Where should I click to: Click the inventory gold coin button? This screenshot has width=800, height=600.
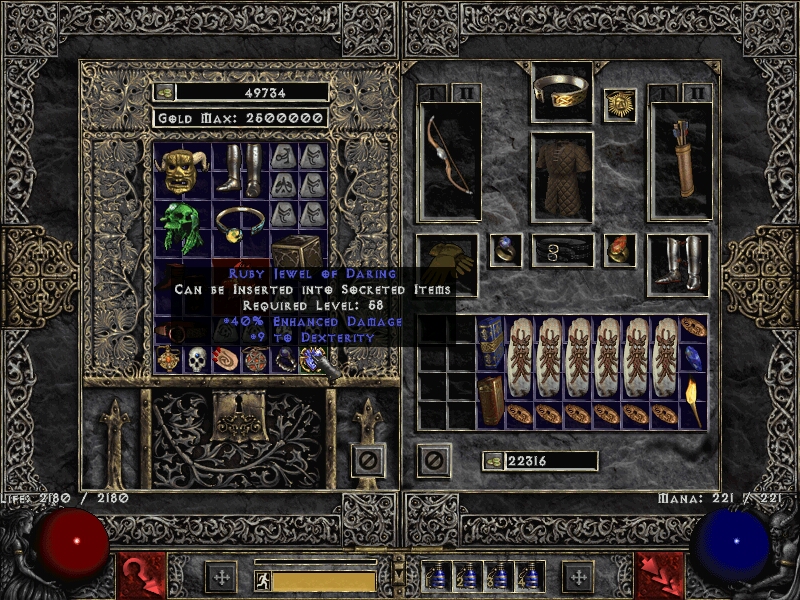(x=493, y=460)
